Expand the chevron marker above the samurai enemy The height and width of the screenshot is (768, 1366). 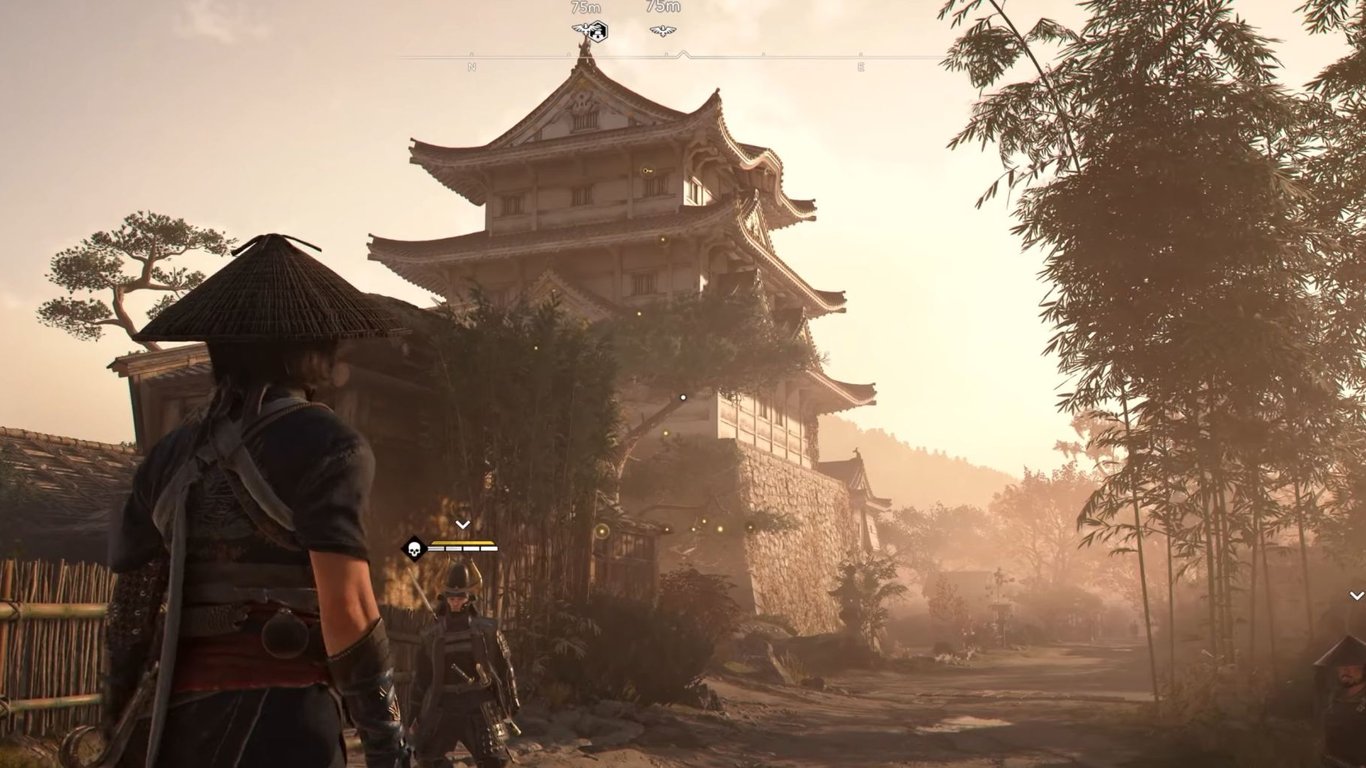(x=462, y=524)
